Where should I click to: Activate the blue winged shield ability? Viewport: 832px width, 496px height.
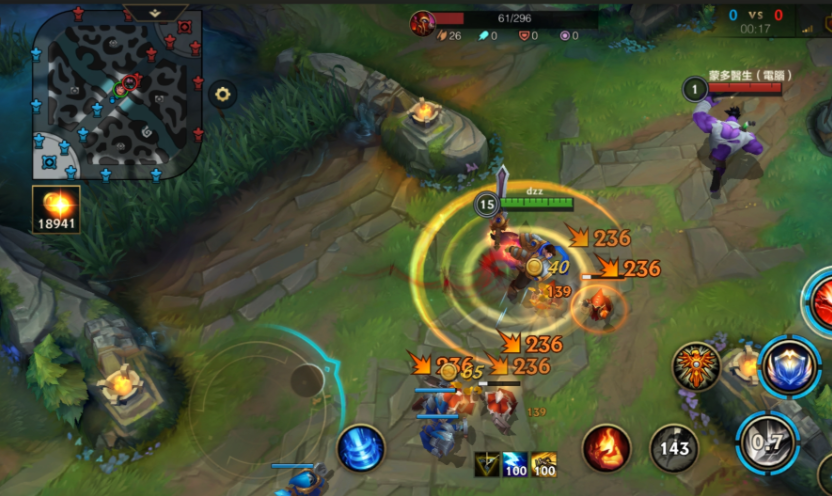[790, 367]
